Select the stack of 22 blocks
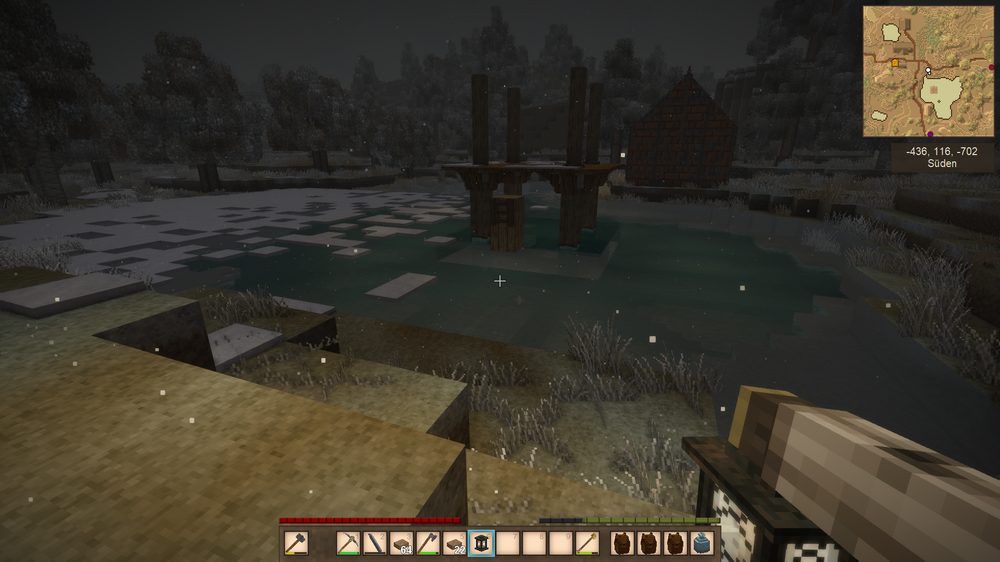 pyautogui.click(x=455, y=543)
